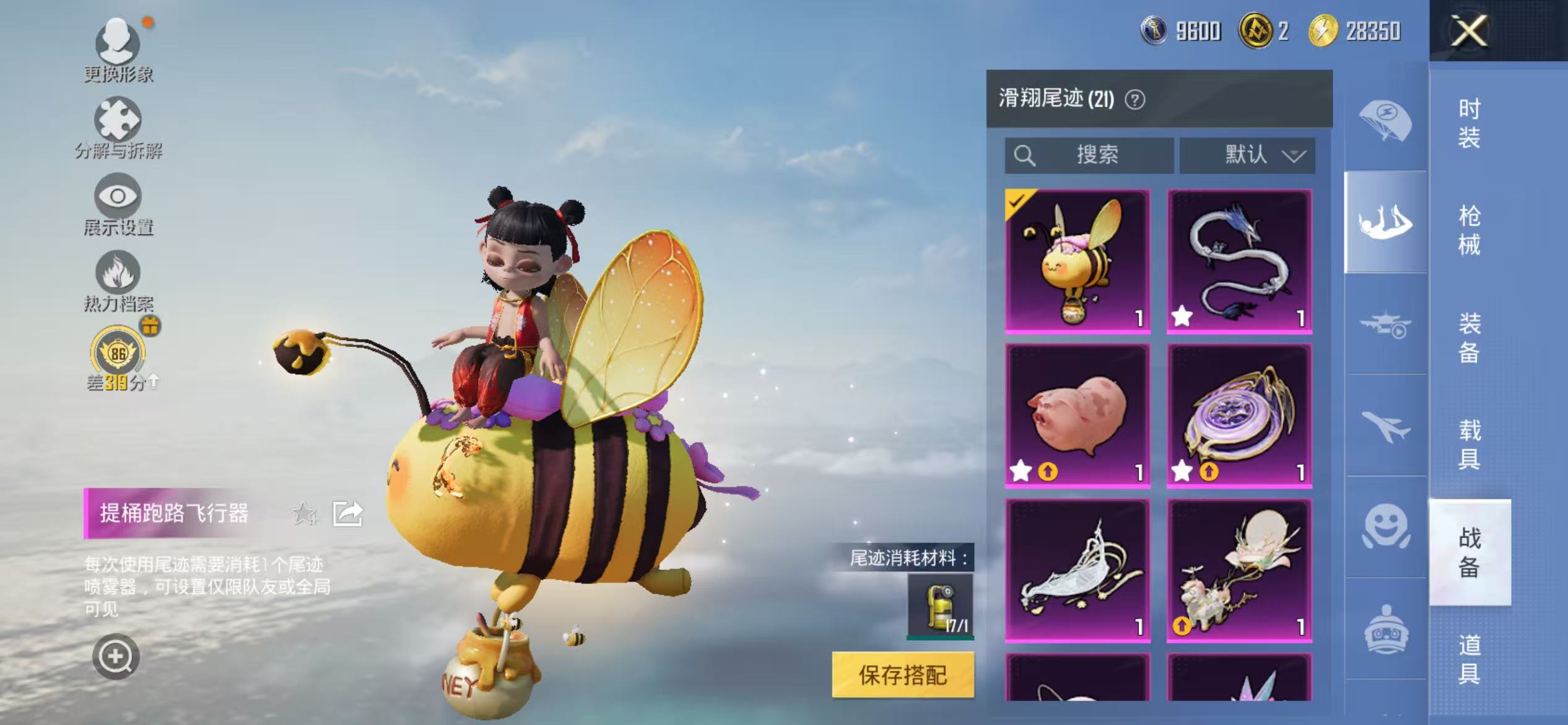Switch to the 时装 tab
The image size is (1568, 725).
(1473, 124)
